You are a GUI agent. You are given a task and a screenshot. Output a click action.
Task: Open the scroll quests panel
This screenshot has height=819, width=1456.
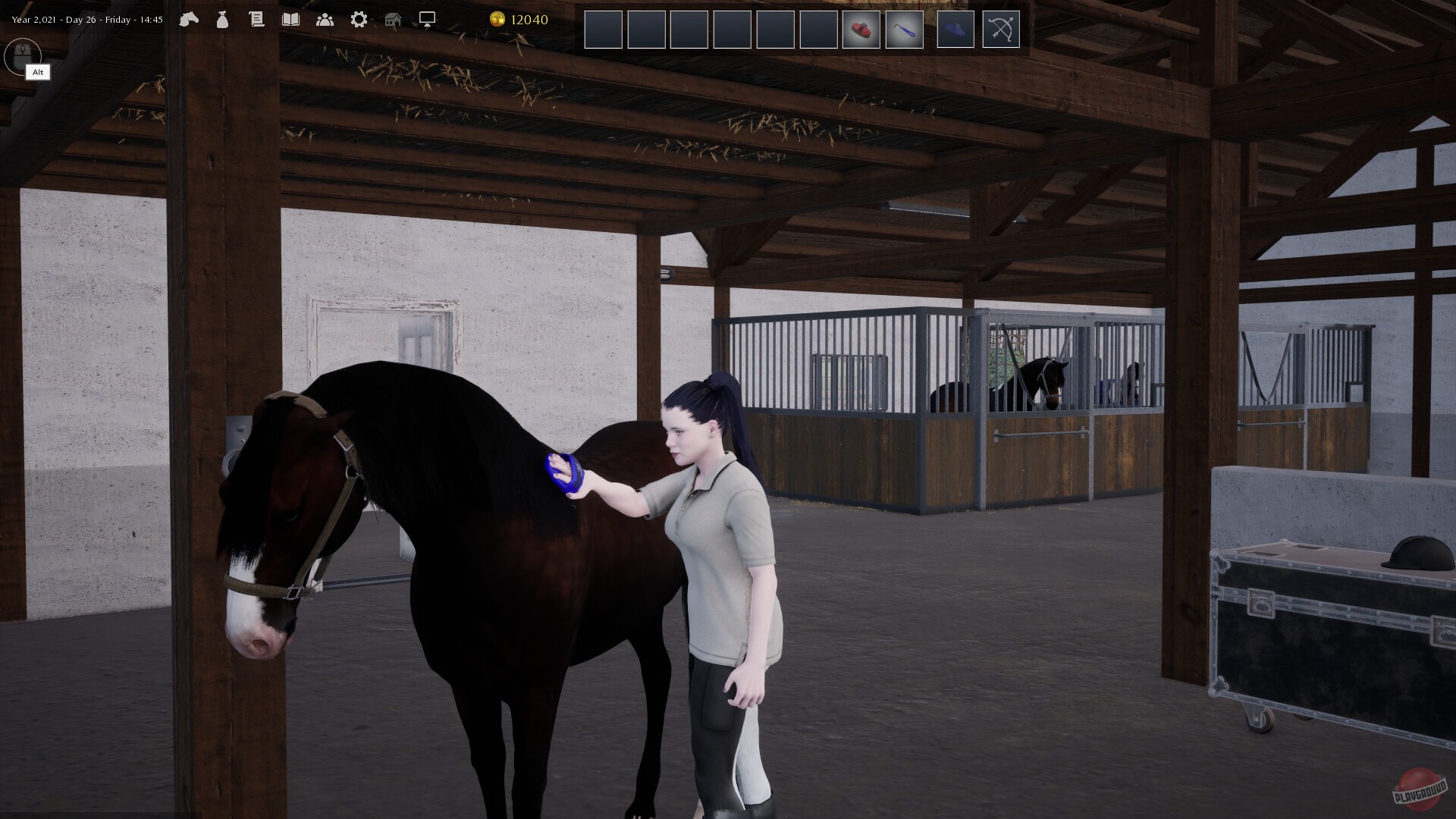[x=256, y=20]
